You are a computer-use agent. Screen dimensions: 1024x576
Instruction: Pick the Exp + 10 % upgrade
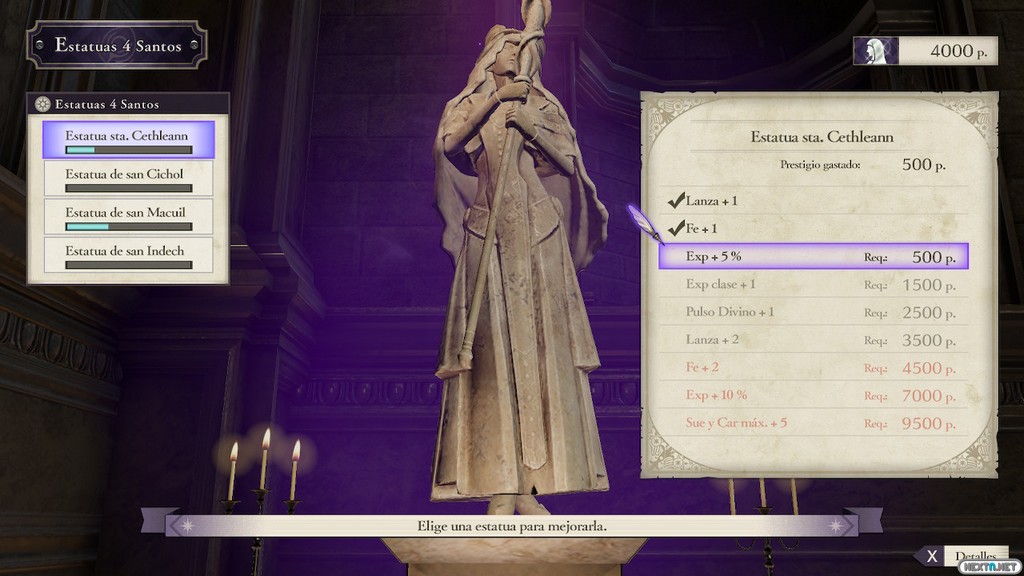[813, 395]
